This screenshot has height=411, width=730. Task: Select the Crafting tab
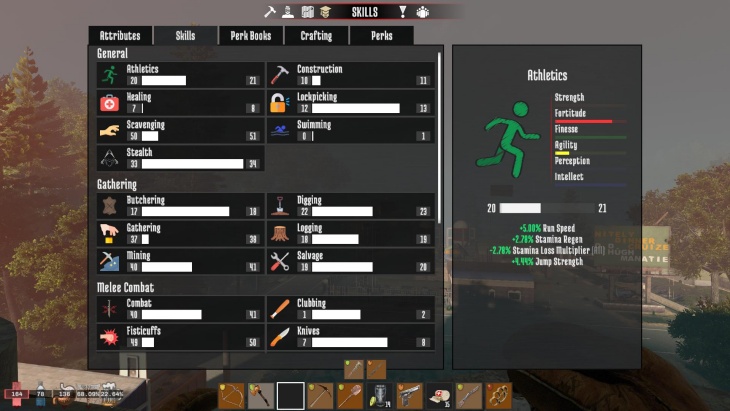316,35
